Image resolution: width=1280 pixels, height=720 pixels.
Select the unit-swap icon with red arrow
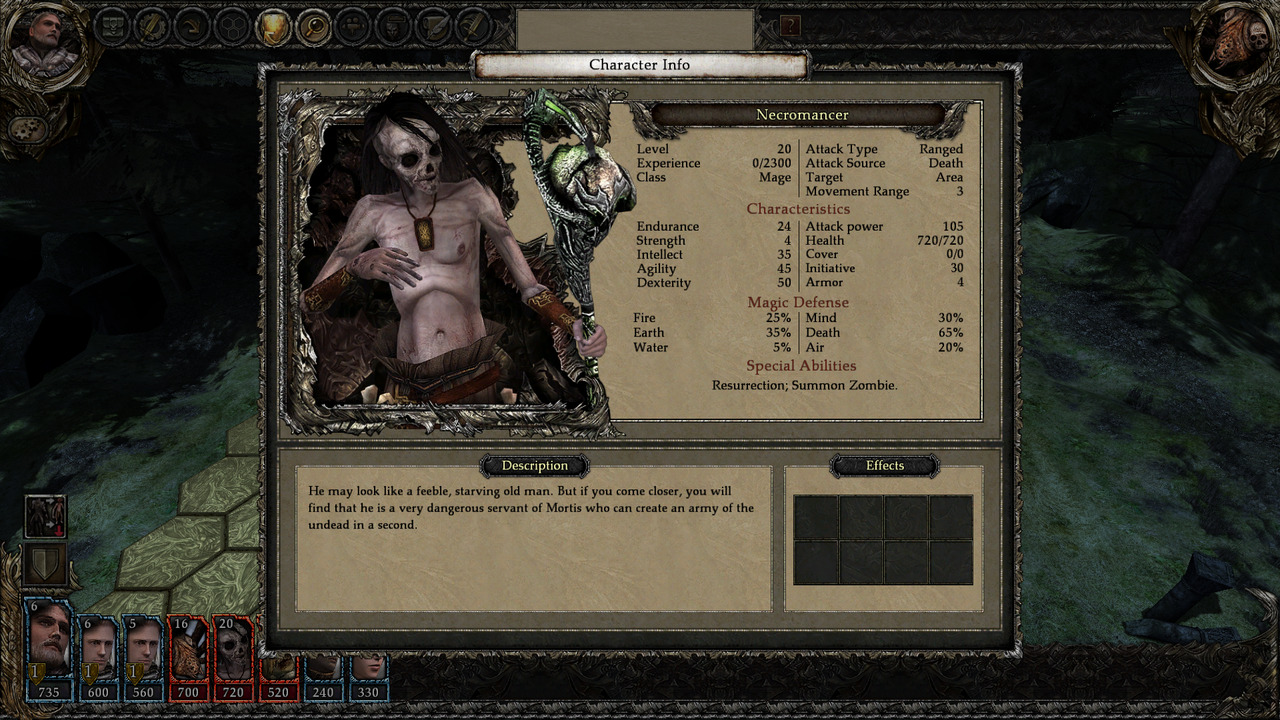point(45,517)
